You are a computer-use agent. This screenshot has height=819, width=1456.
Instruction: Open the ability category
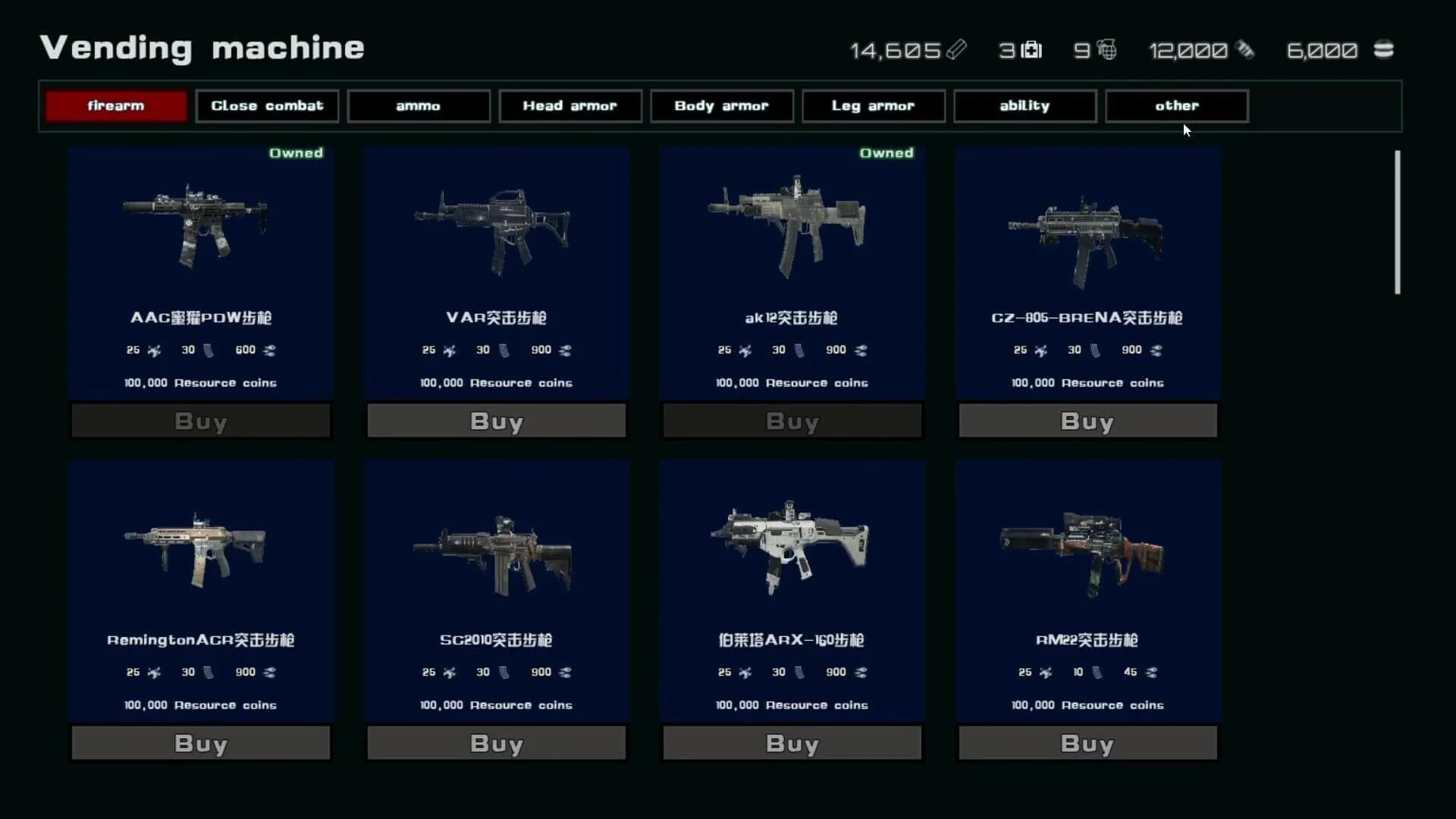(1025, 105)
